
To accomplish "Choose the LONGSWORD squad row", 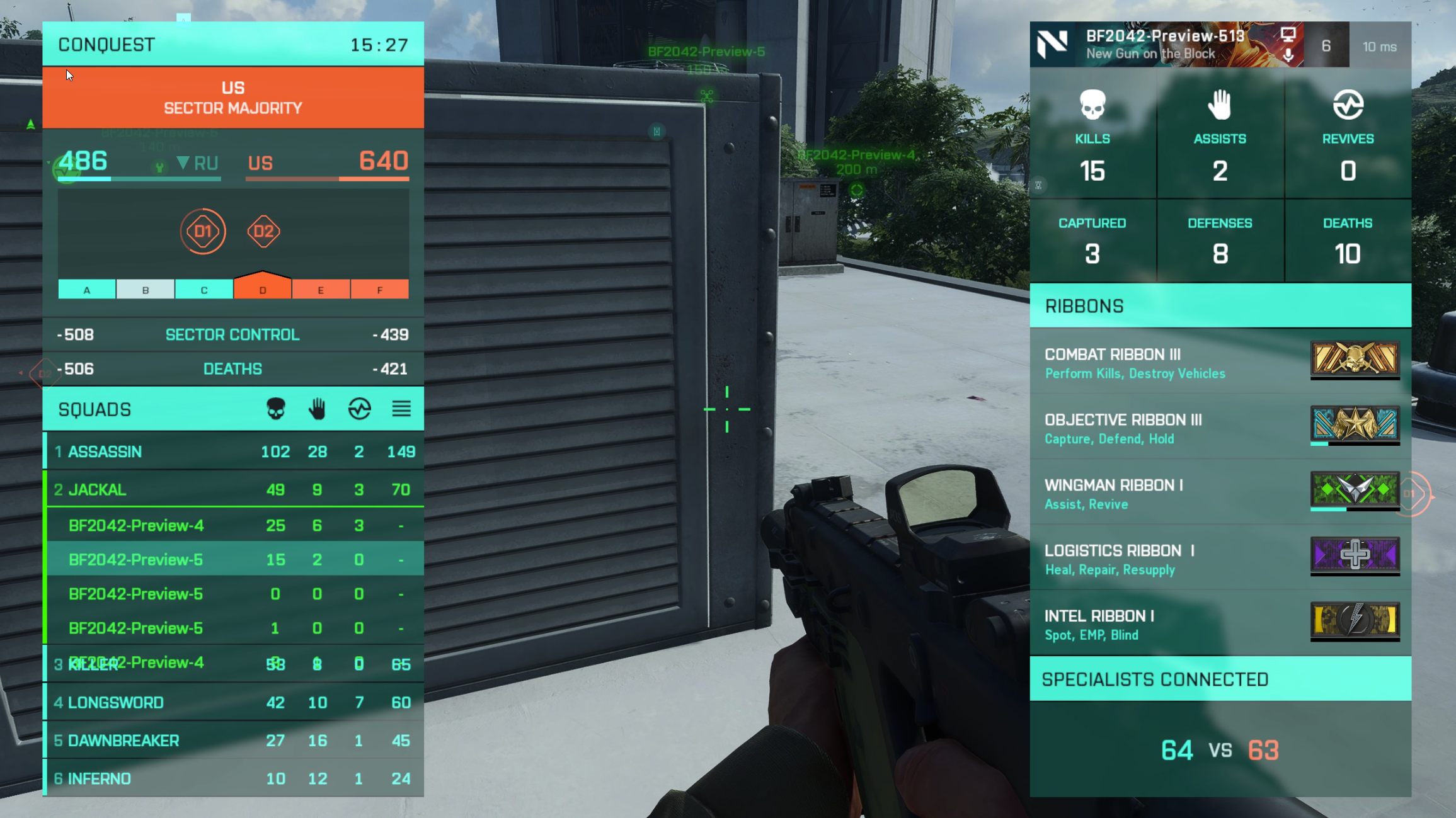I will point(233,702).
